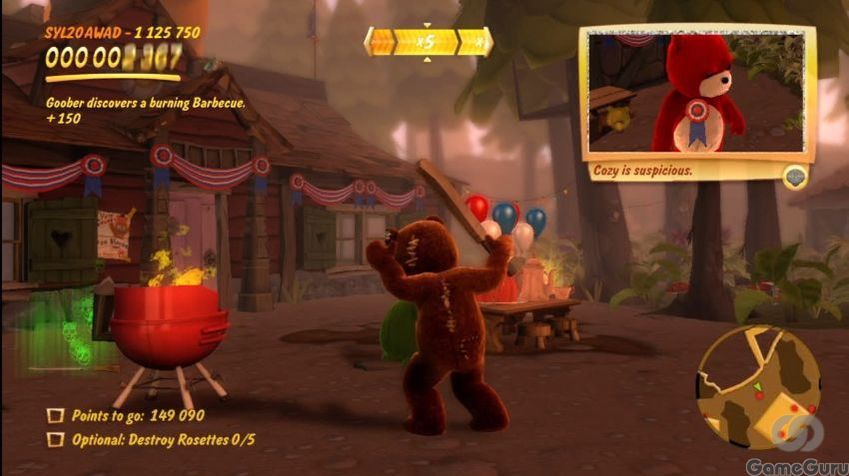Select the Cozy camera feed thumbnail
The width and height of the screenshot is (849, 476).
(x=697, y=93)
